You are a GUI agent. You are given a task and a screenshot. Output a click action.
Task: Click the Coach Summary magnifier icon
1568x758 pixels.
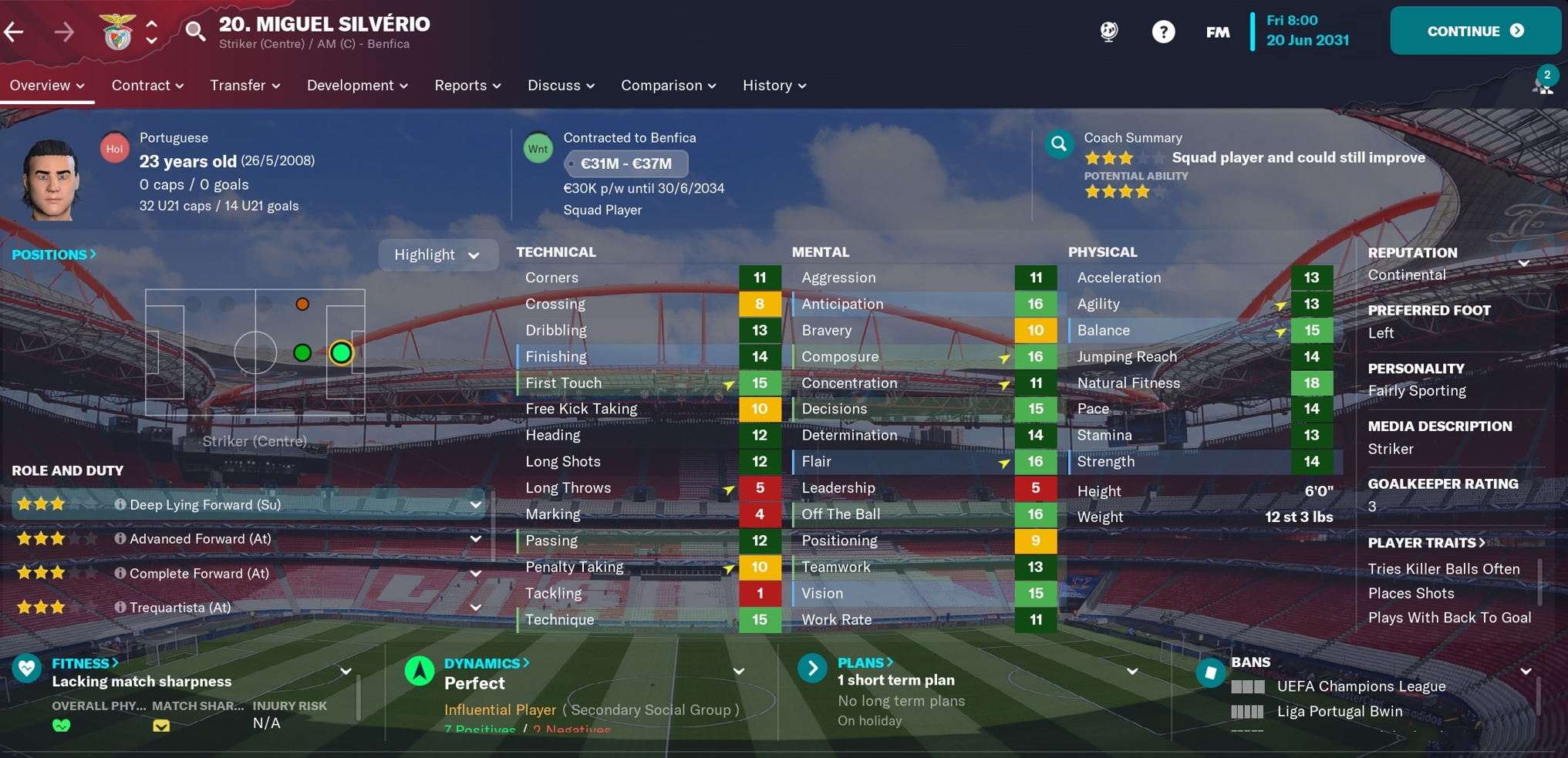[1058, 143]
